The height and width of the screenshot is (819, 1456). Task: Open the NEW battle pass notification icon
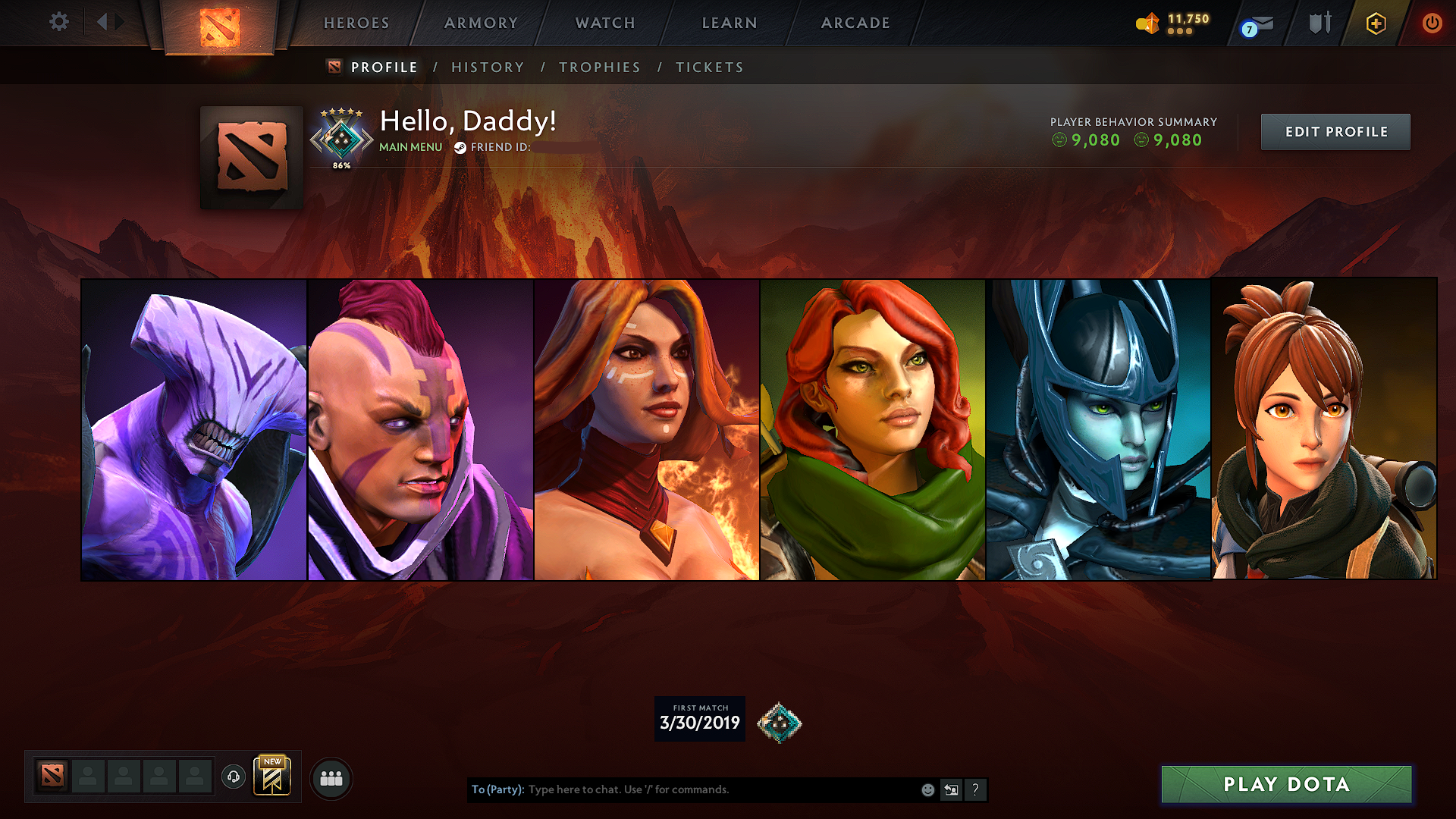(x=273, y=775)
